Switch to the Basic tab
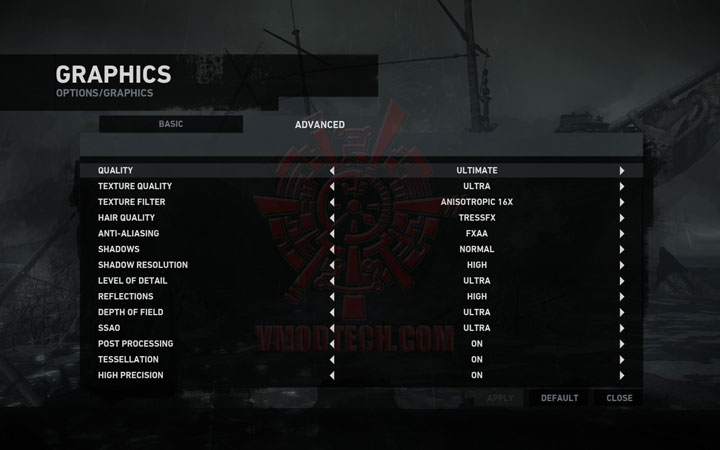The image size is (720, 450). [171, 124]
